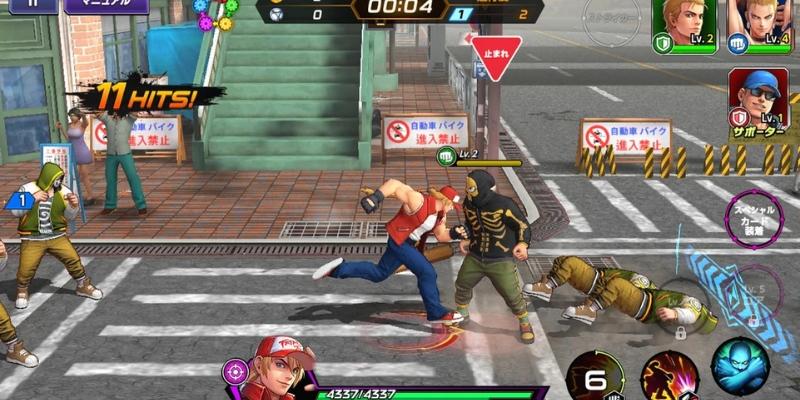Screen dimensions: 800x400
Task: Switch to the Lv. 4 teammate portrait
Action: pyautogui.click(x=758, y=24)
